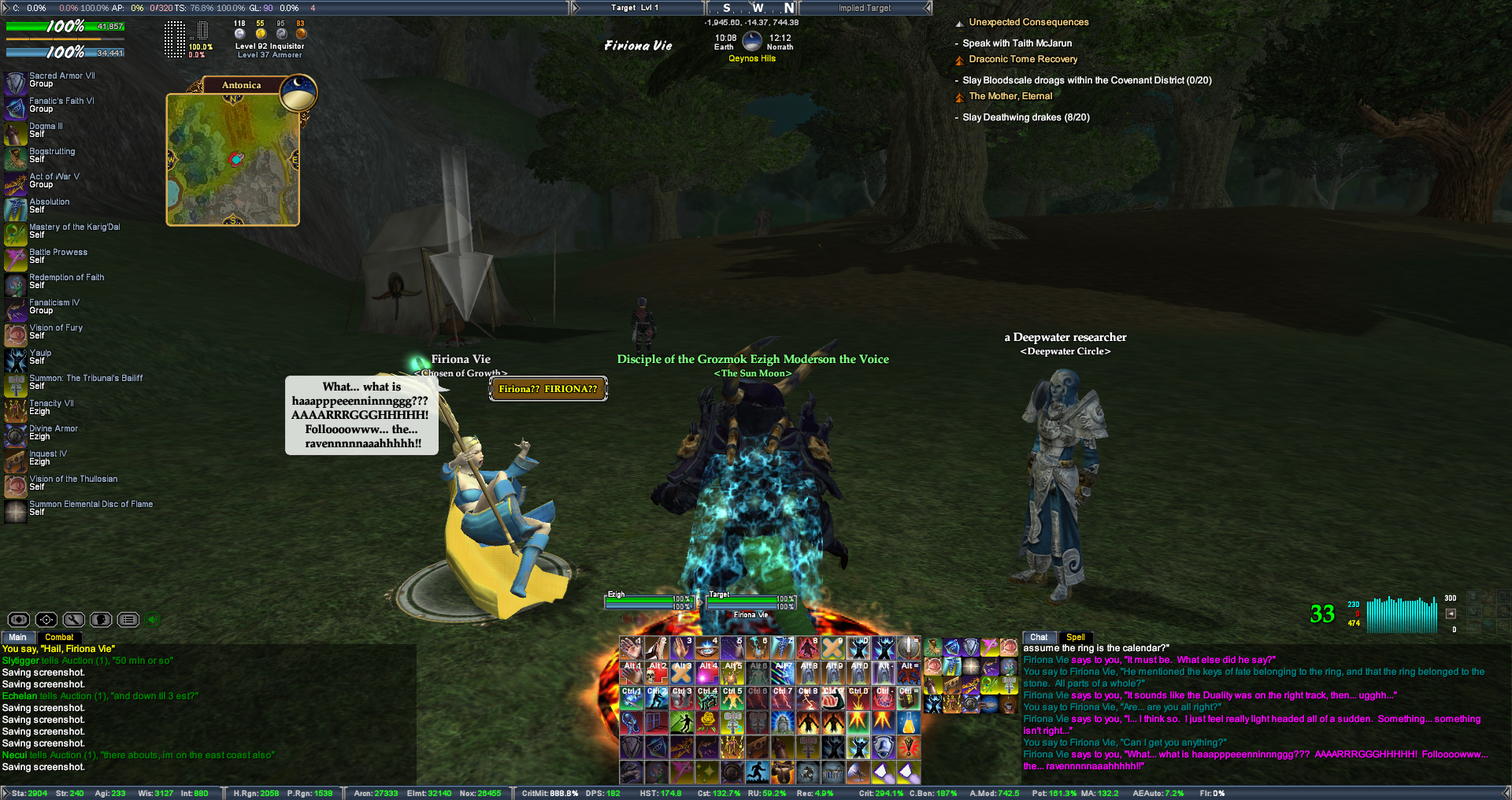The image size is (1512, 800).
Task: Click the Summon Elemental Disc of Flame effect
Action: [16, 510]
